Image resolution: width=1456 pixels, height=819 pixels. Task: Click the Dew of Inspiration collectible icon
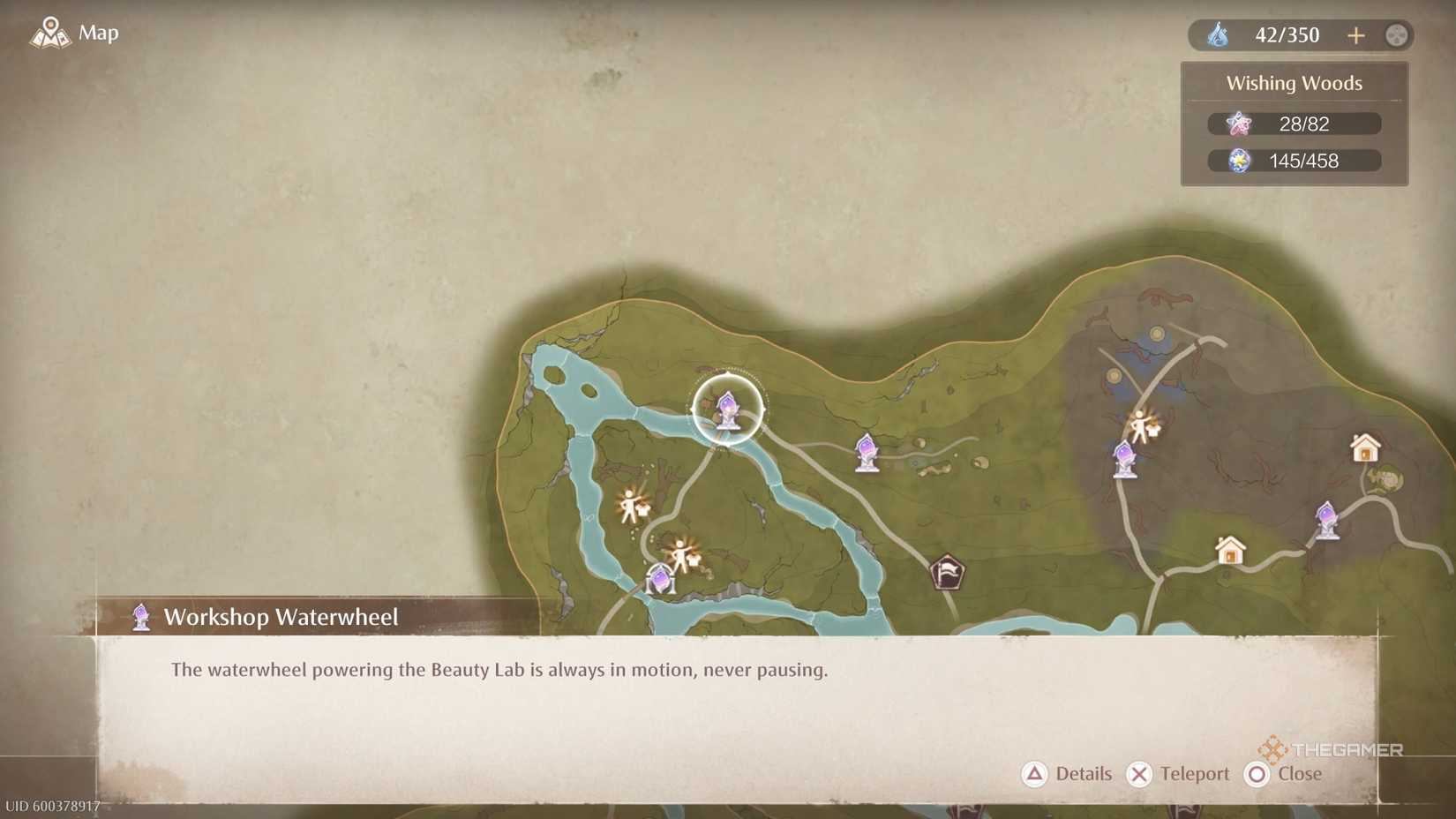point(1238,161)
